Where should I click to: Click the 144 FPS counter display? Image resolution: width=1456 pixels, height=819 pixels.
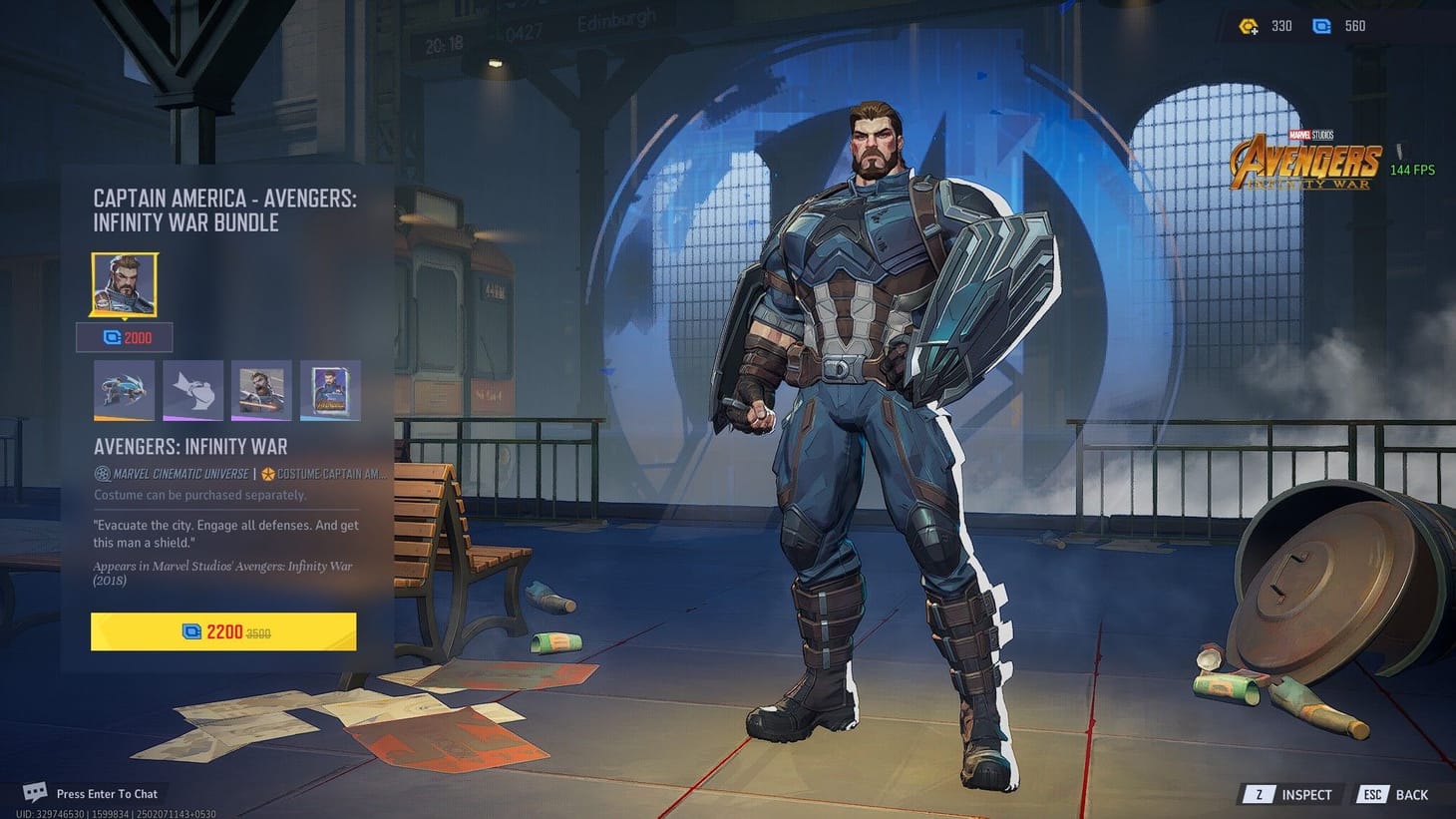1414,170
